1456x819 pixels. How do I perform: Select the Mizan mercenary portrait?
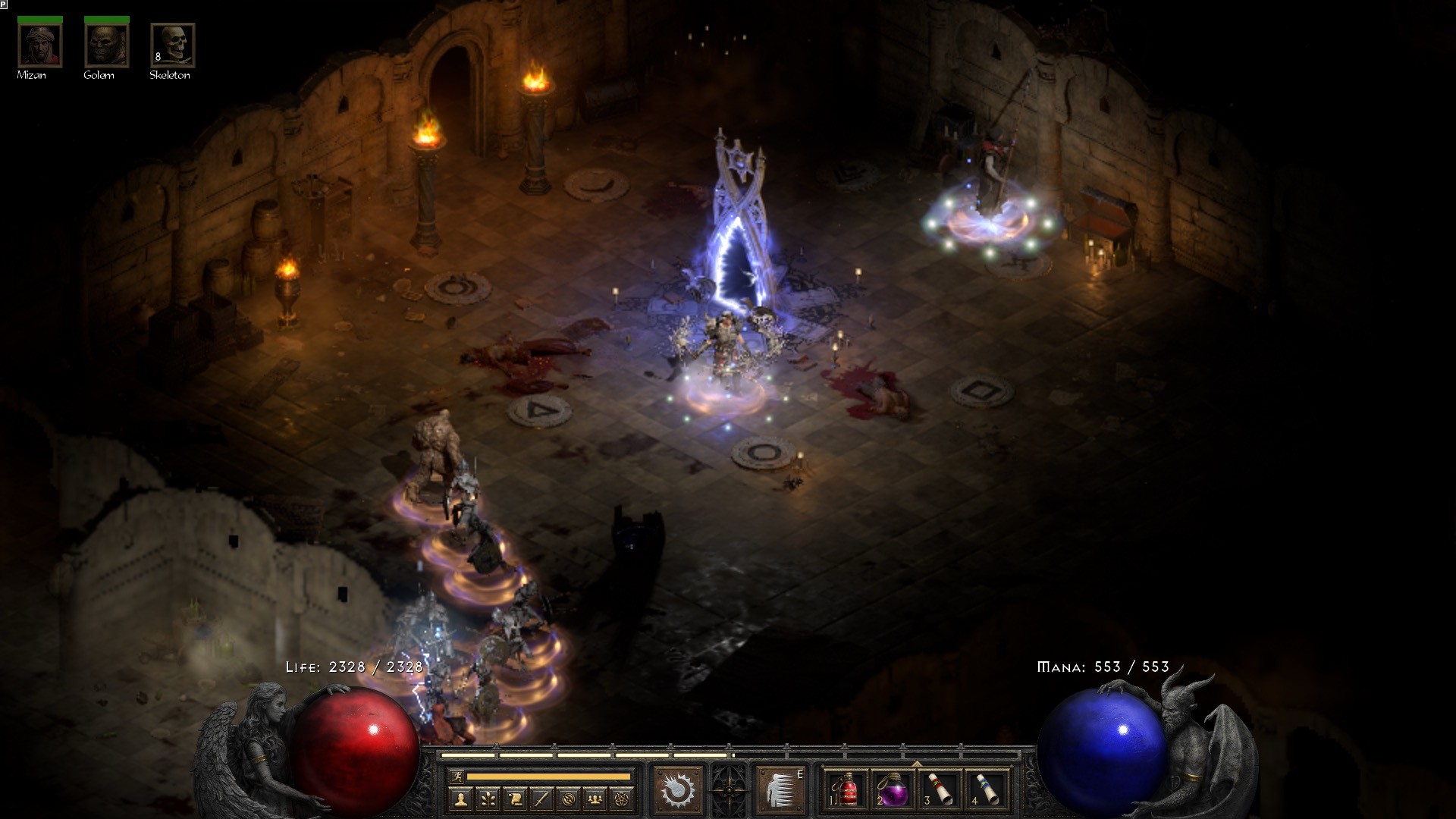pos(39,45)
